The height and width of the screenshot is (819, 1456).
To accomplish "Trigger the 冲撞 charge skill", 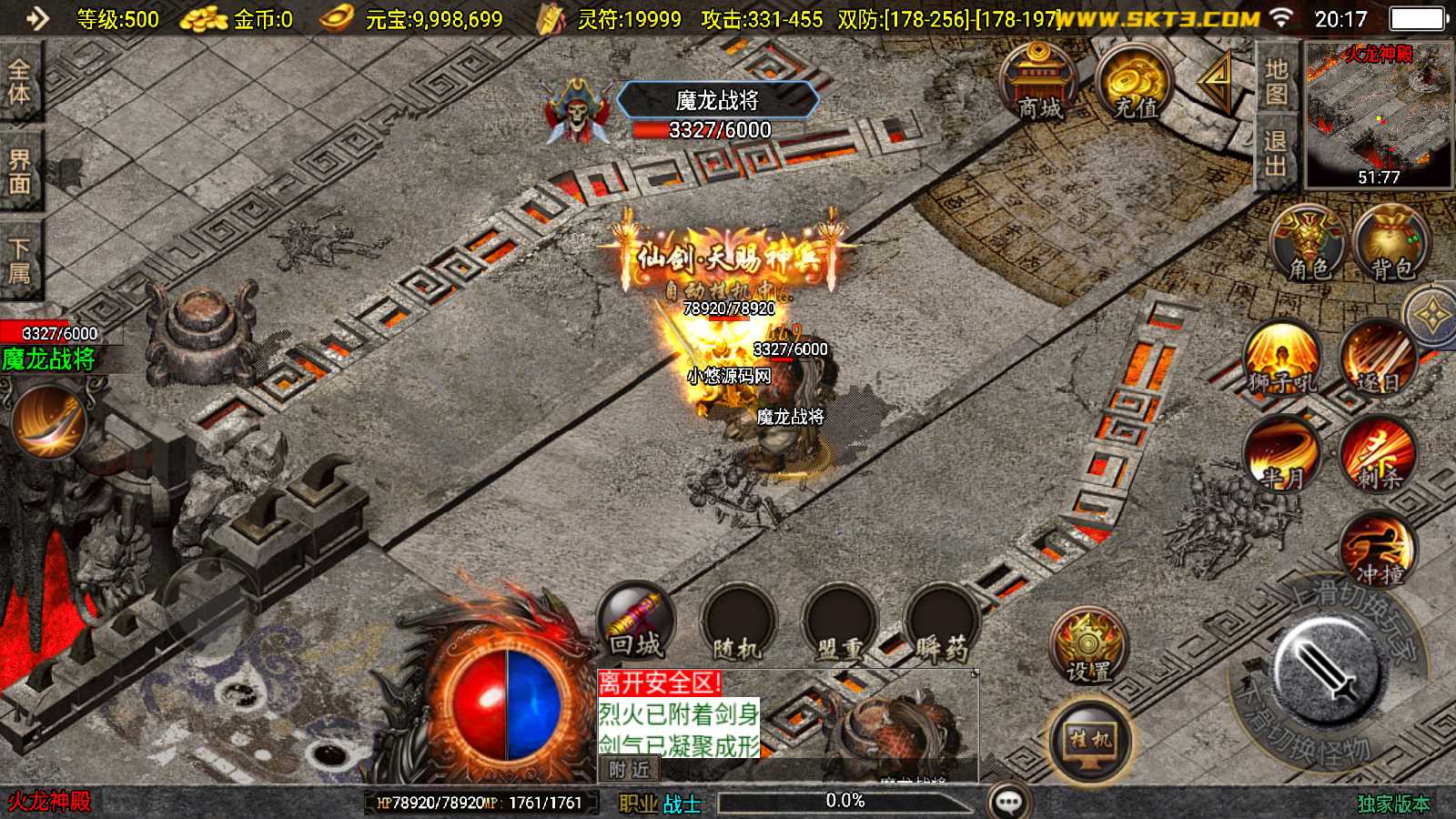I will 1378,547.
